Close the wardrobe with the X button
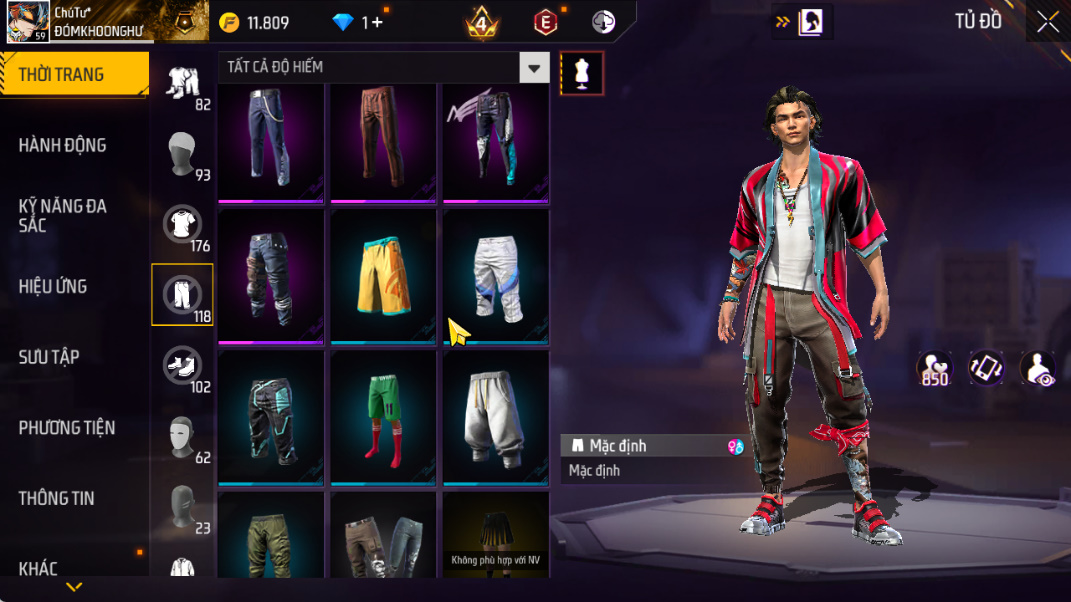 [1047, 22]
